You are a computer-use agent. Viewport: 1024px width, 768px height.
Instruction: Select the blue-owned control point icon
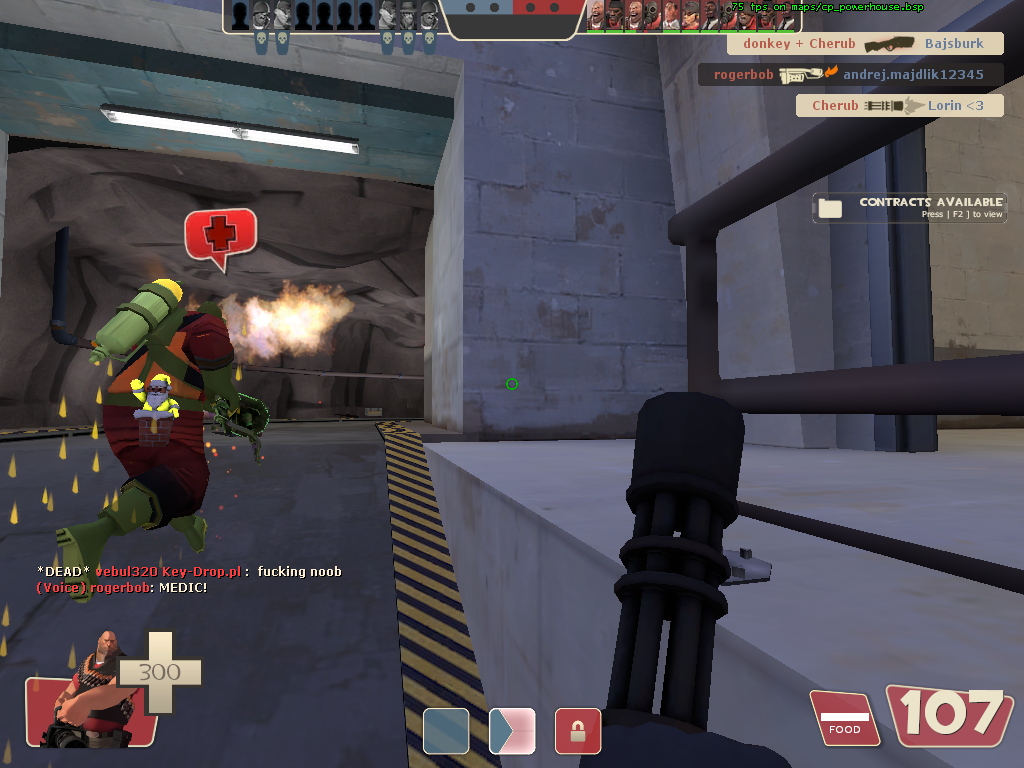coord(446,731)
